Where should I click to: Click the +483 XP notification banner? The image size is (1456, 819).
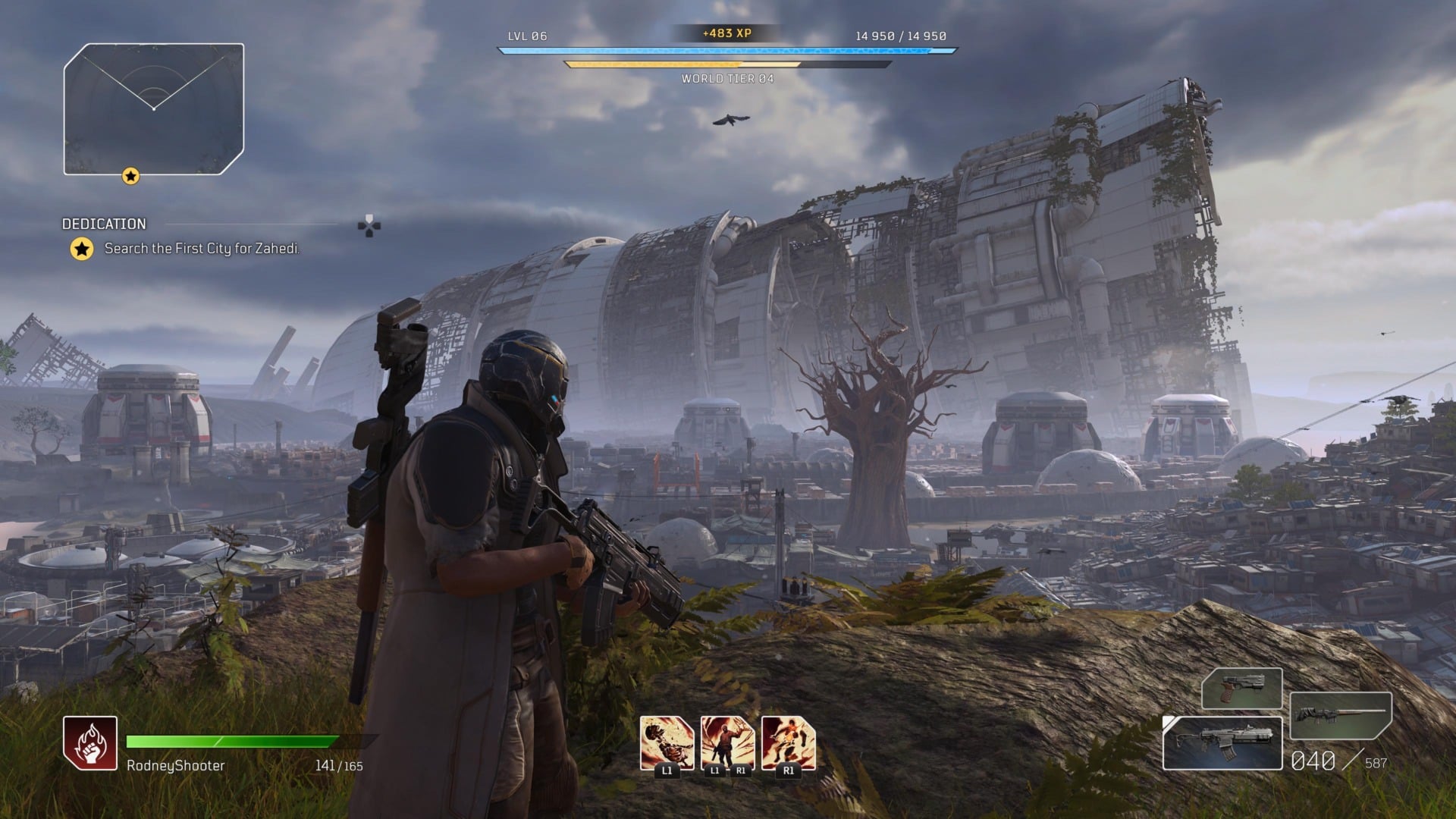(726, 33)
